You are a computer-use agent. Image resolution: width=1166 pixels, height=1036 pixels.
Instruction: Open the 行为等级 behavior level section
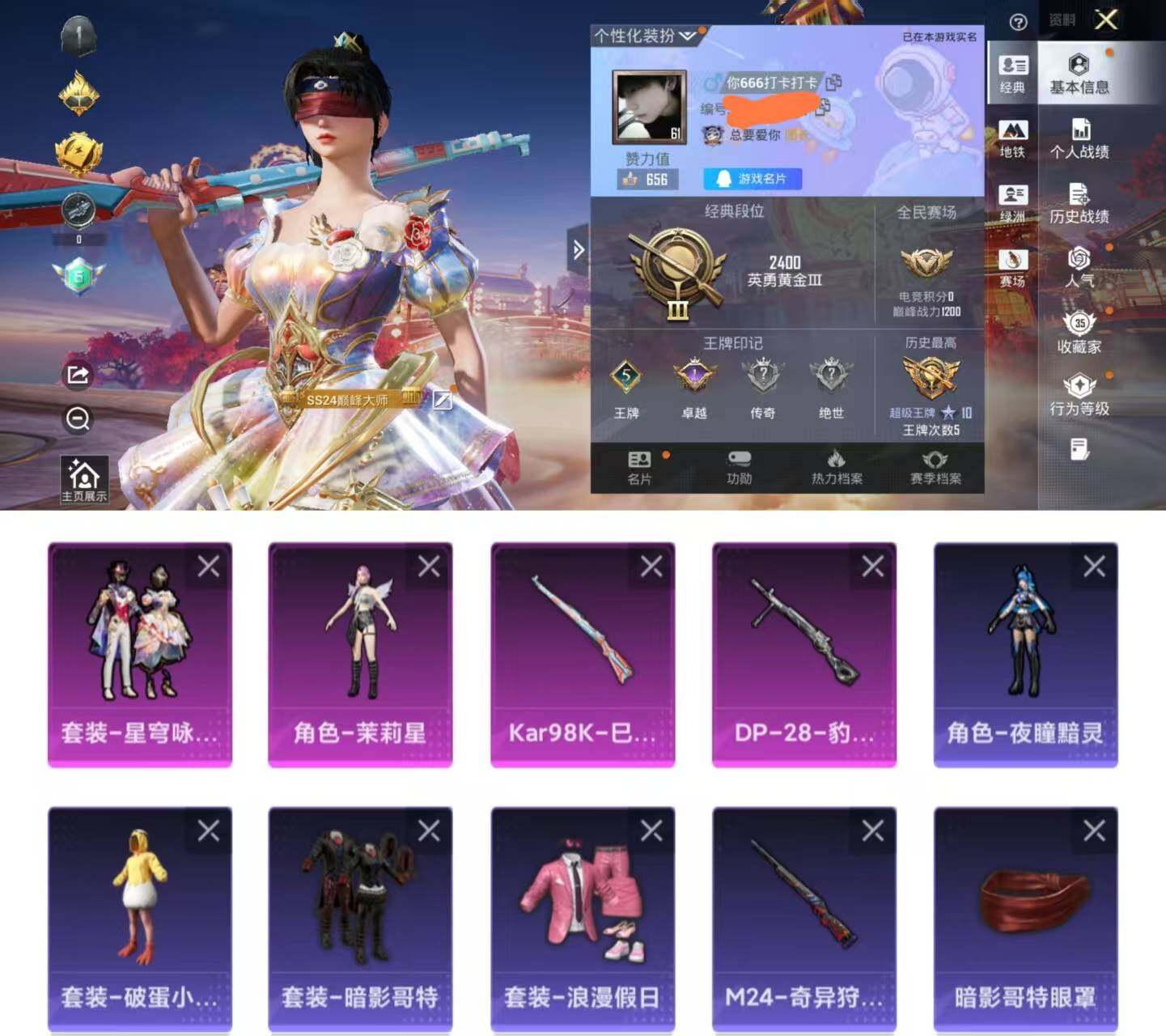click(1079, 396)
